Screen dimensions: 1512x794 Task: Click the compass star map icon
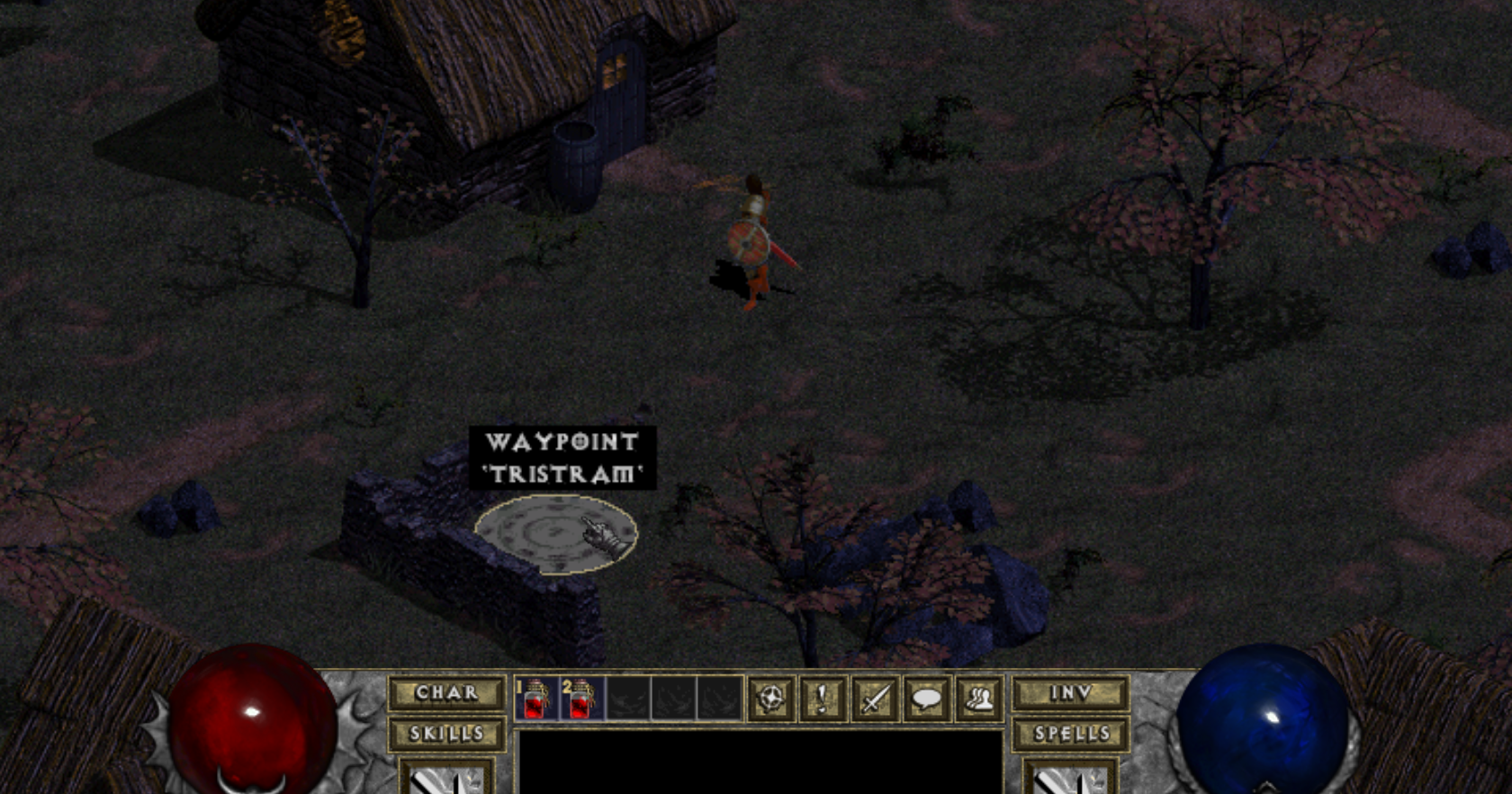click(771, 699)
